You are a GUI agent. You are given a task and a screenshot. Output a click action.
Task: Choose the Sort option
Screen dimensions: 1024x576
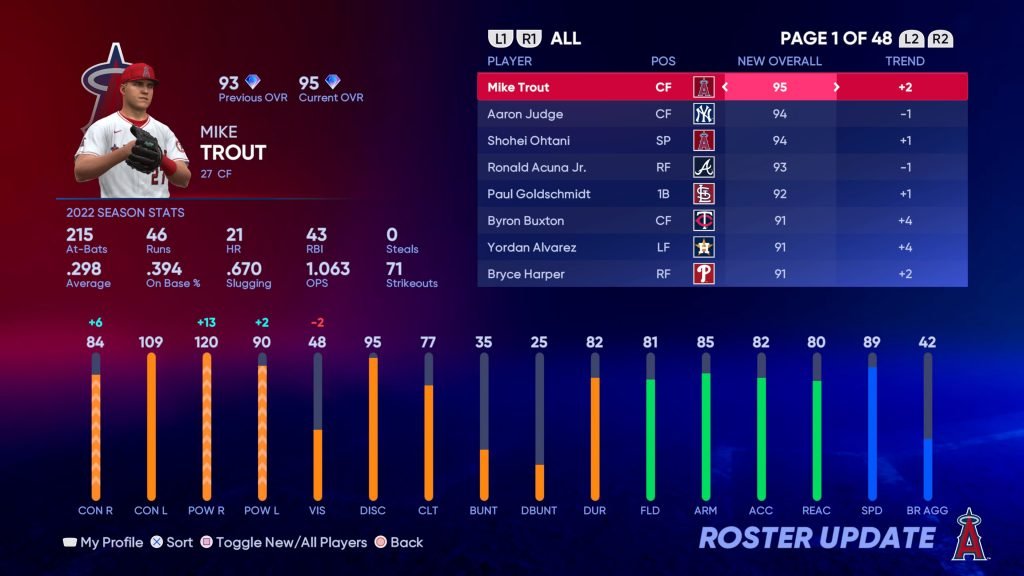click(171, 542)
